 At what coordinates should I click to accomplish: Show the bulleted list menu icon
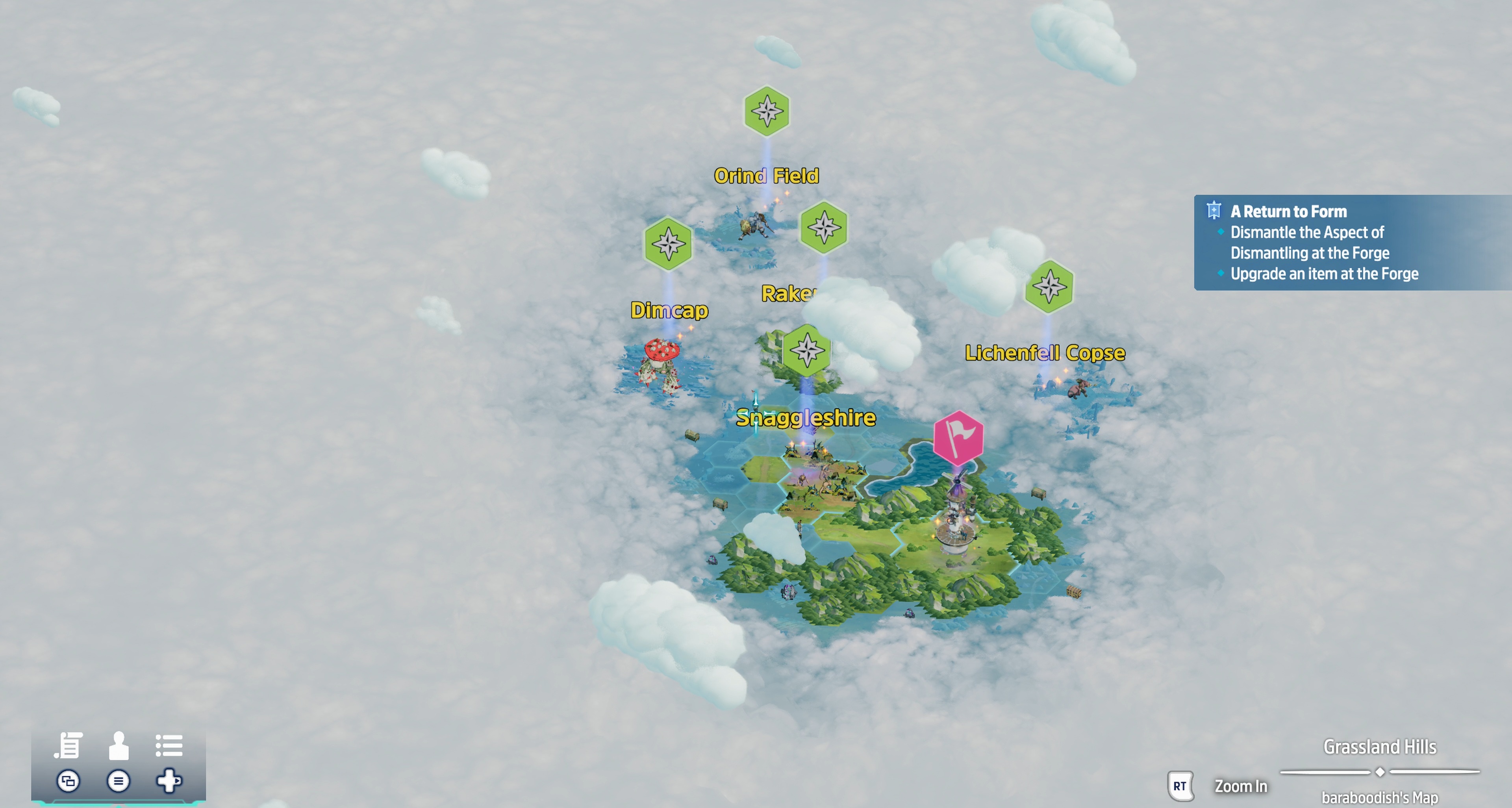click(169, 745)
